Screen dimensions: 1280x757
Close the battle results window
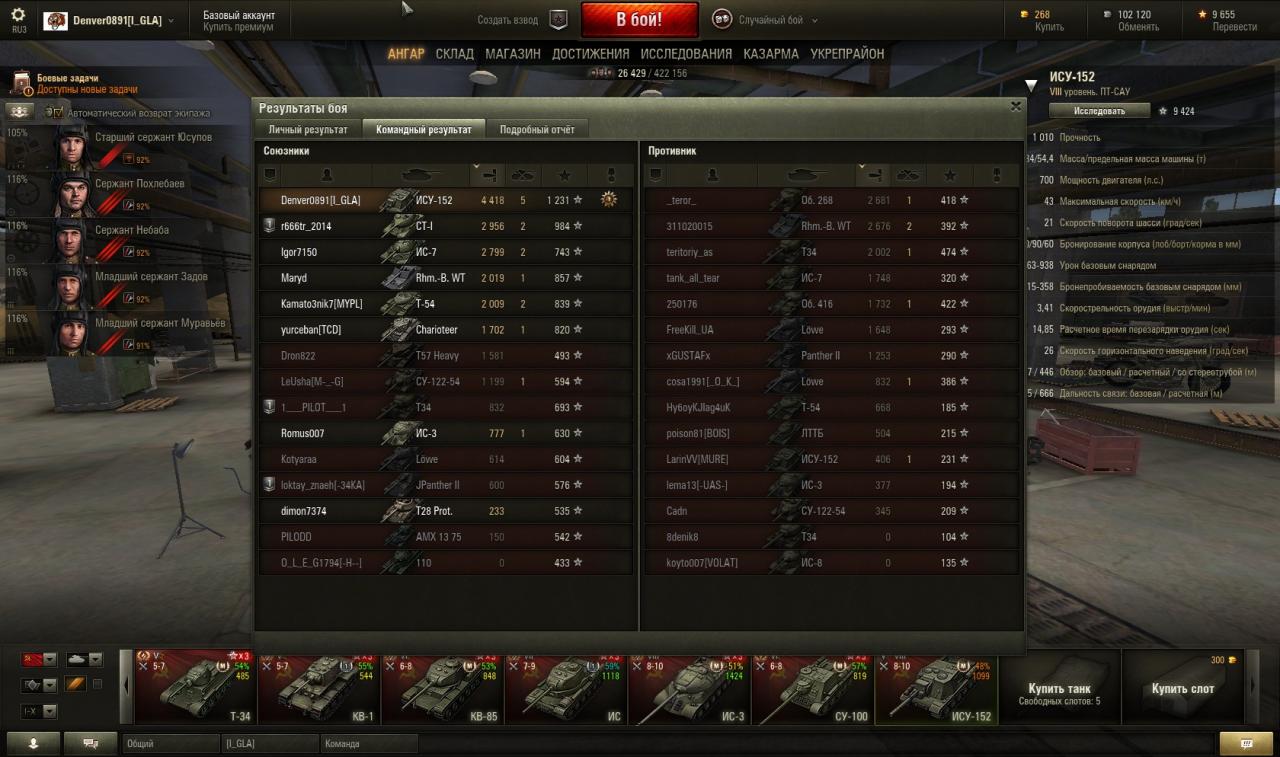click(1016, 106)
